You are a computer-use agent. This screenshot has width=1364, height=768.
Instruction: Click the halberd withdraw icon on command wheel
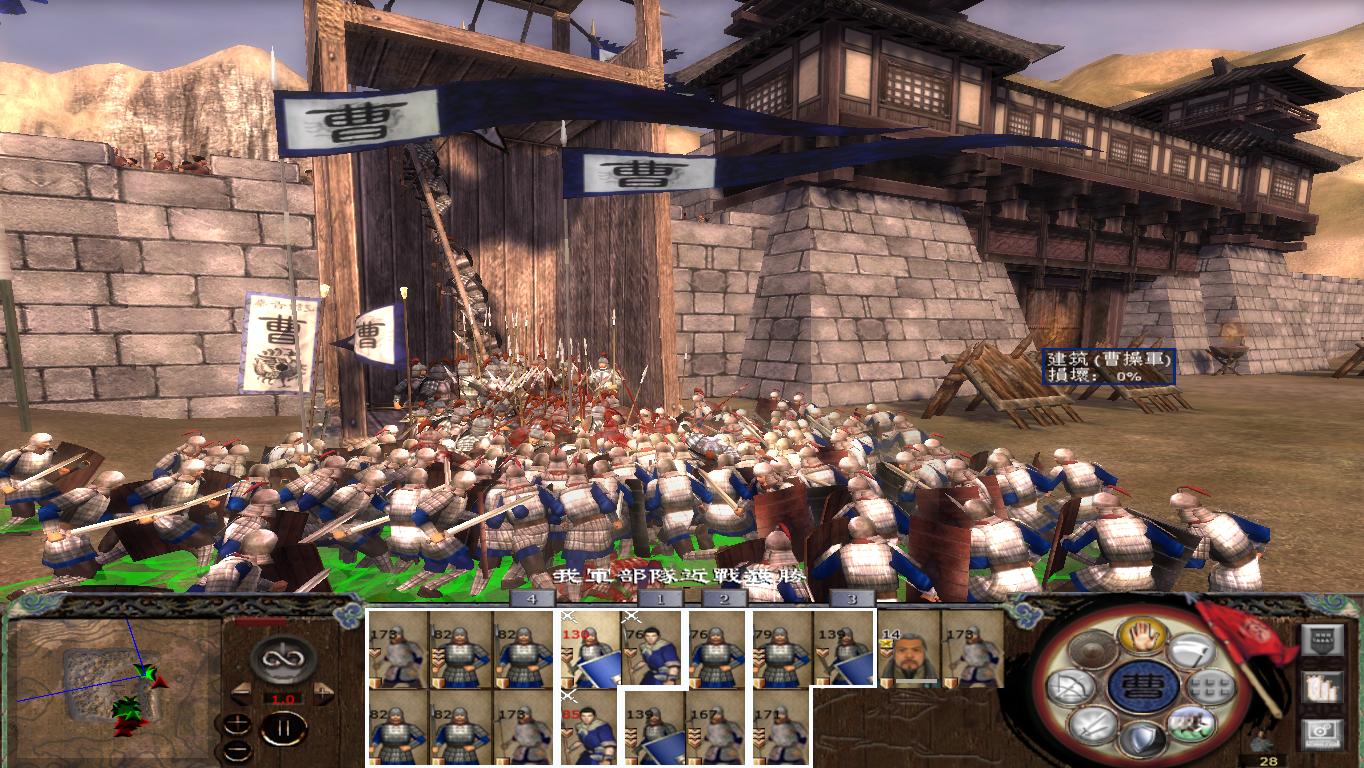click(x=1194, y=652)
